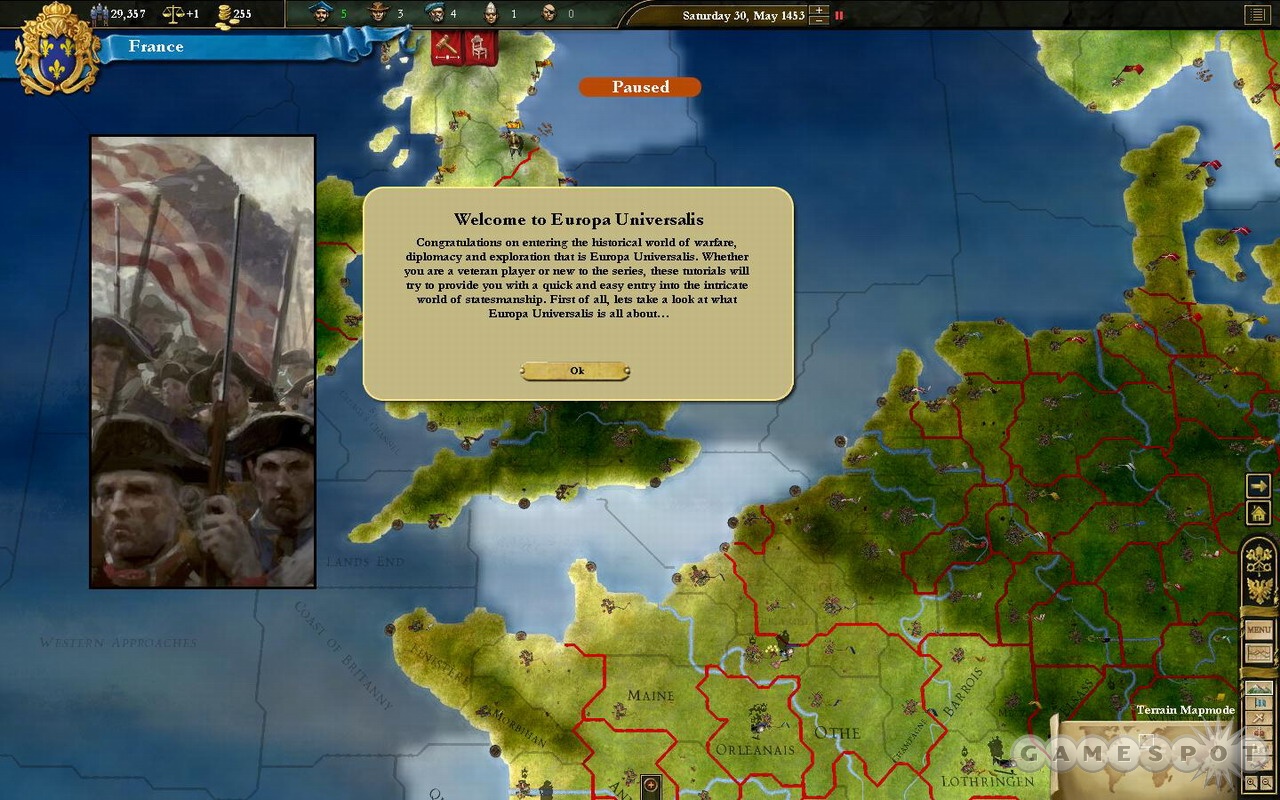Click the red gavel banner alert
The width and height of the screenshot is (1280, 800).
(x=447, y=48)
